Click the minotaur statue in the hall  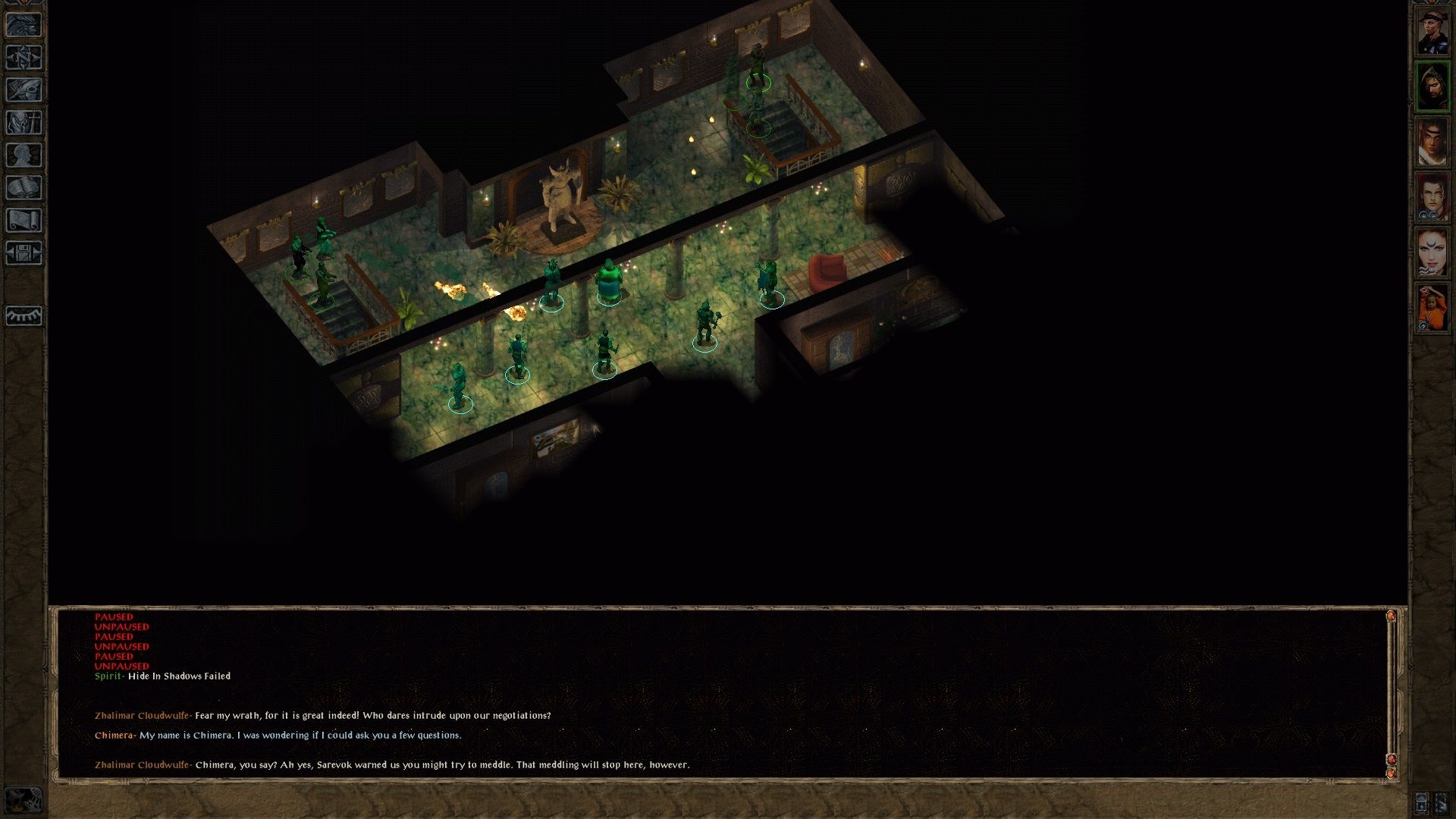click(x=561, y=190)
